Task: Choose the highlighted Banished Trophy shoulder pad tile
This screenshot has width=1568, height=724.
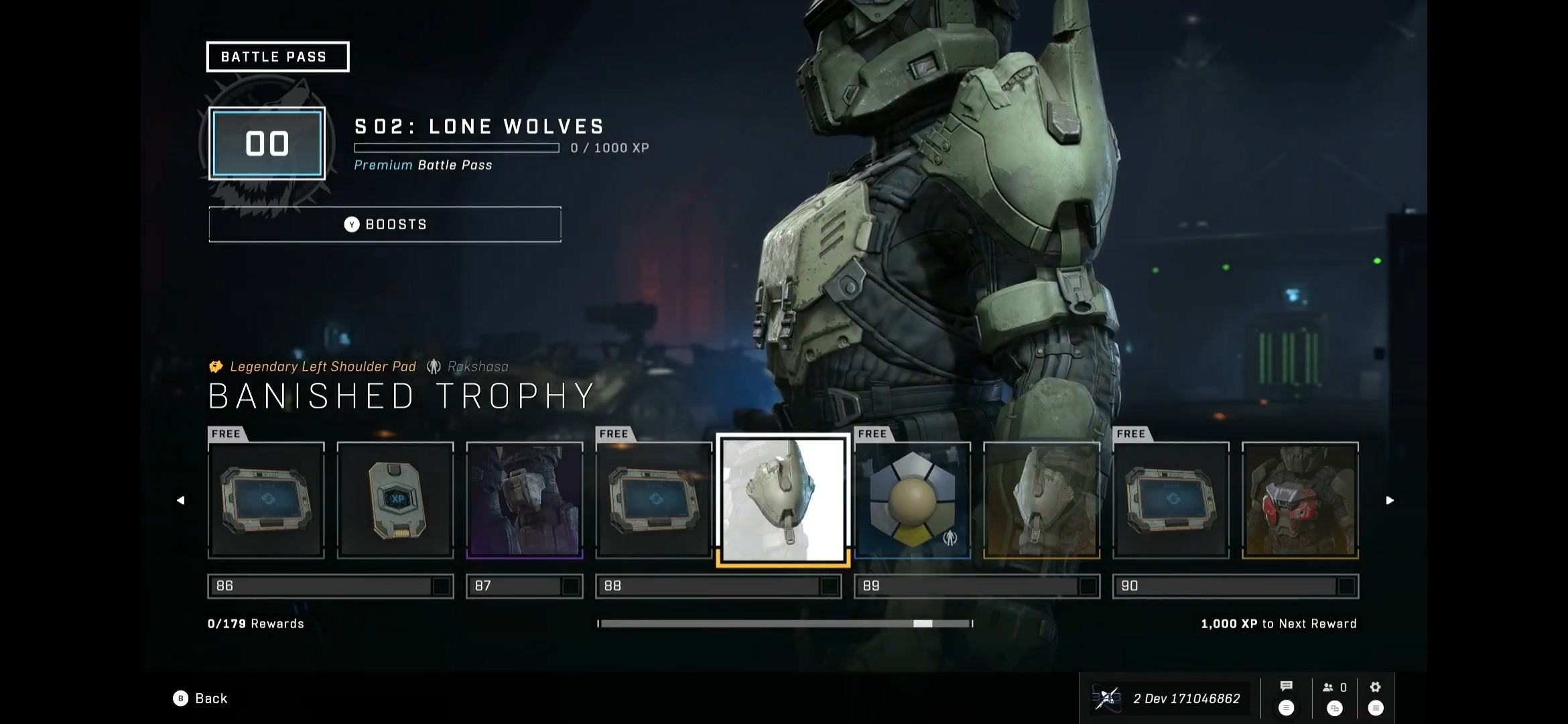Action: point(783,500)
